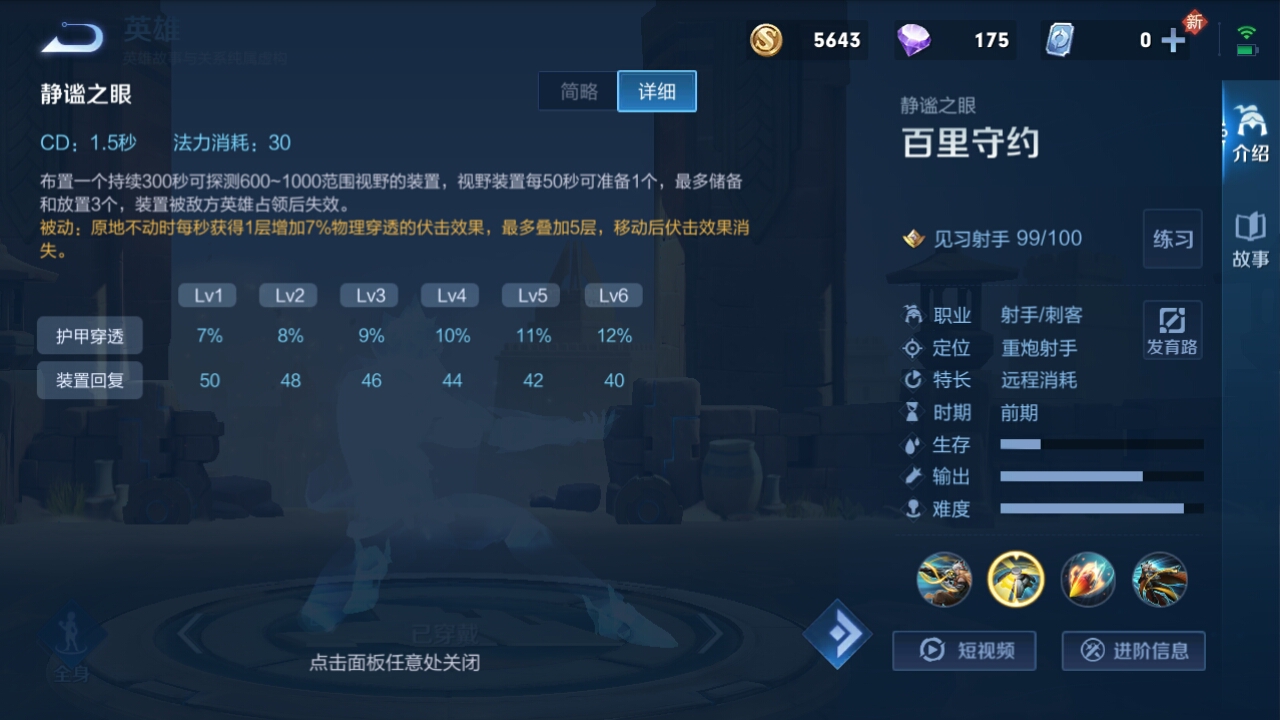Click the left arrow beside 已穿戴
The image size is (1280, 720).
pos(187,634)
